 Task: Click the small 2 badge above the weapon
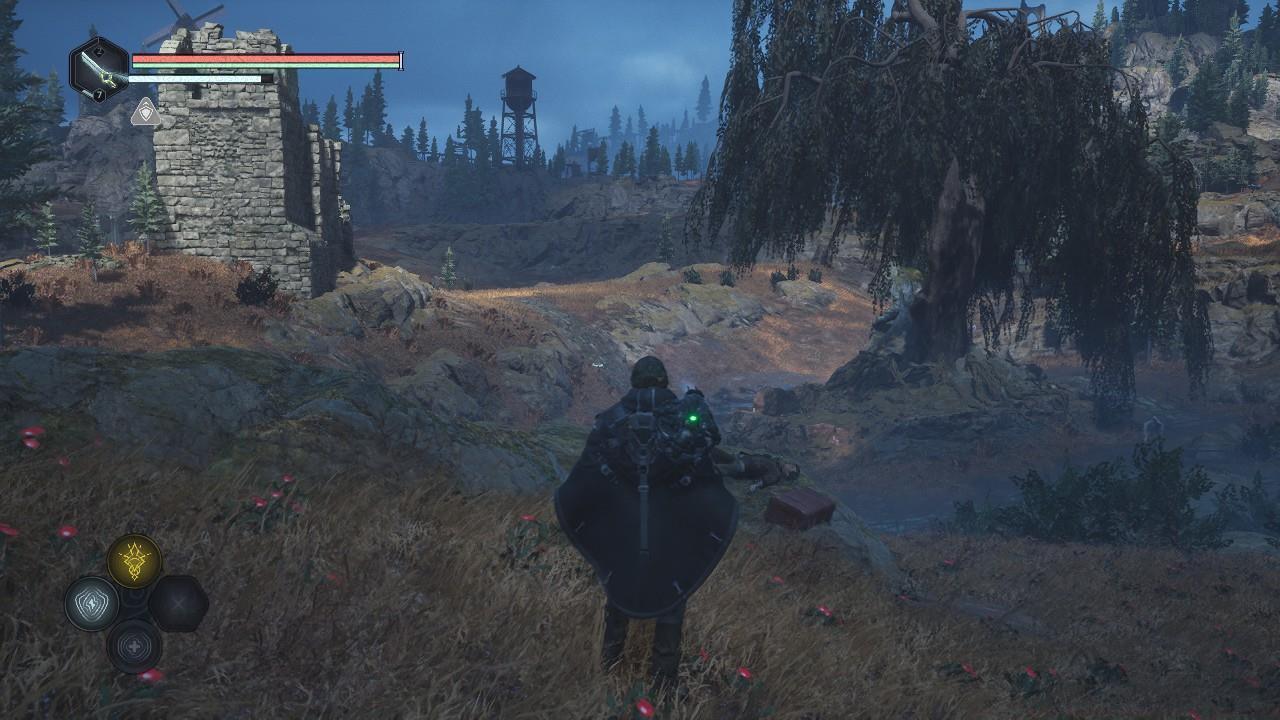pyautogui.click(x=98, y=48)
